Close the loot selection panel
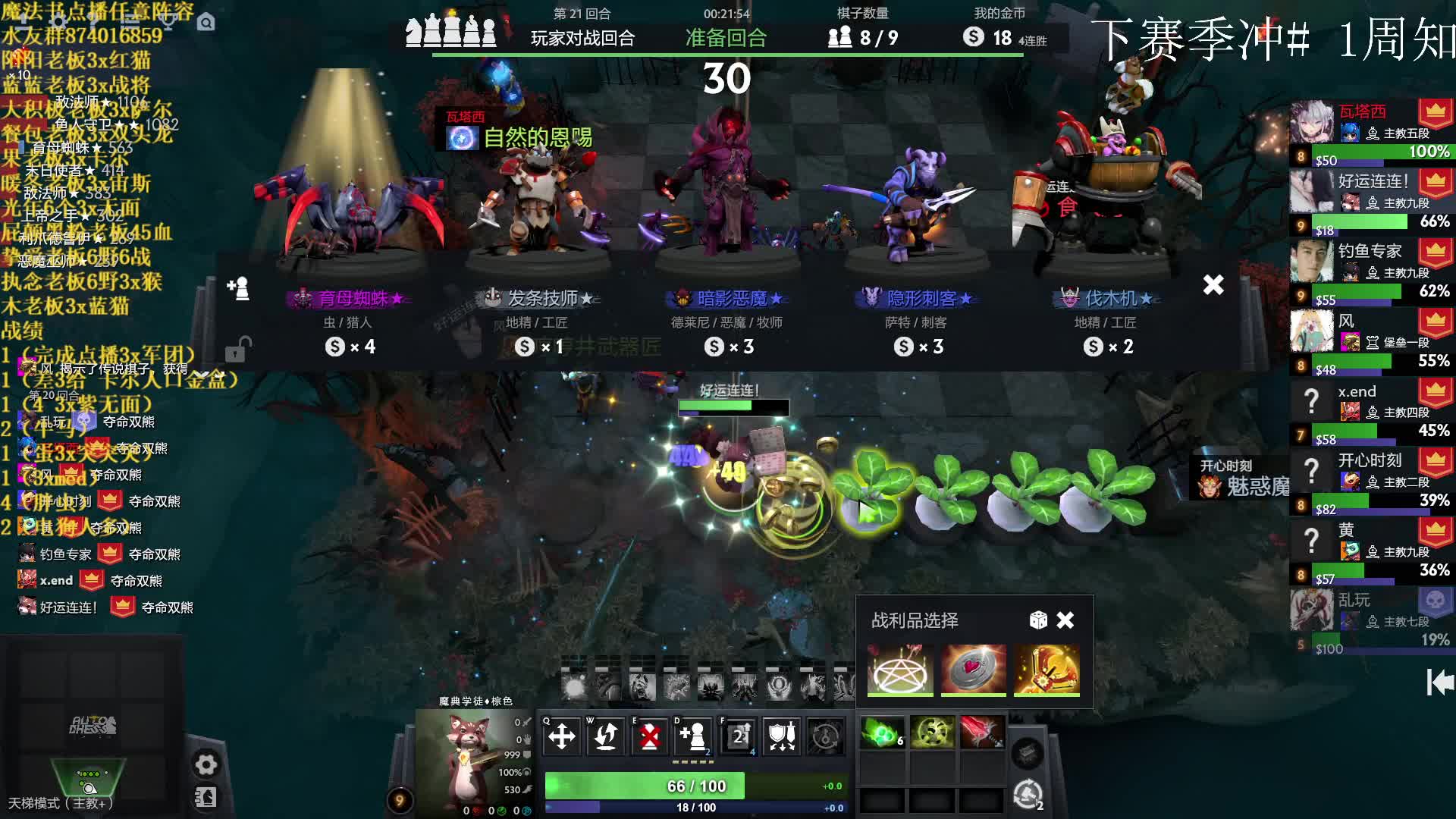Image resolution: width=1456 pixels, height=819 pixels. (1065, 620)
